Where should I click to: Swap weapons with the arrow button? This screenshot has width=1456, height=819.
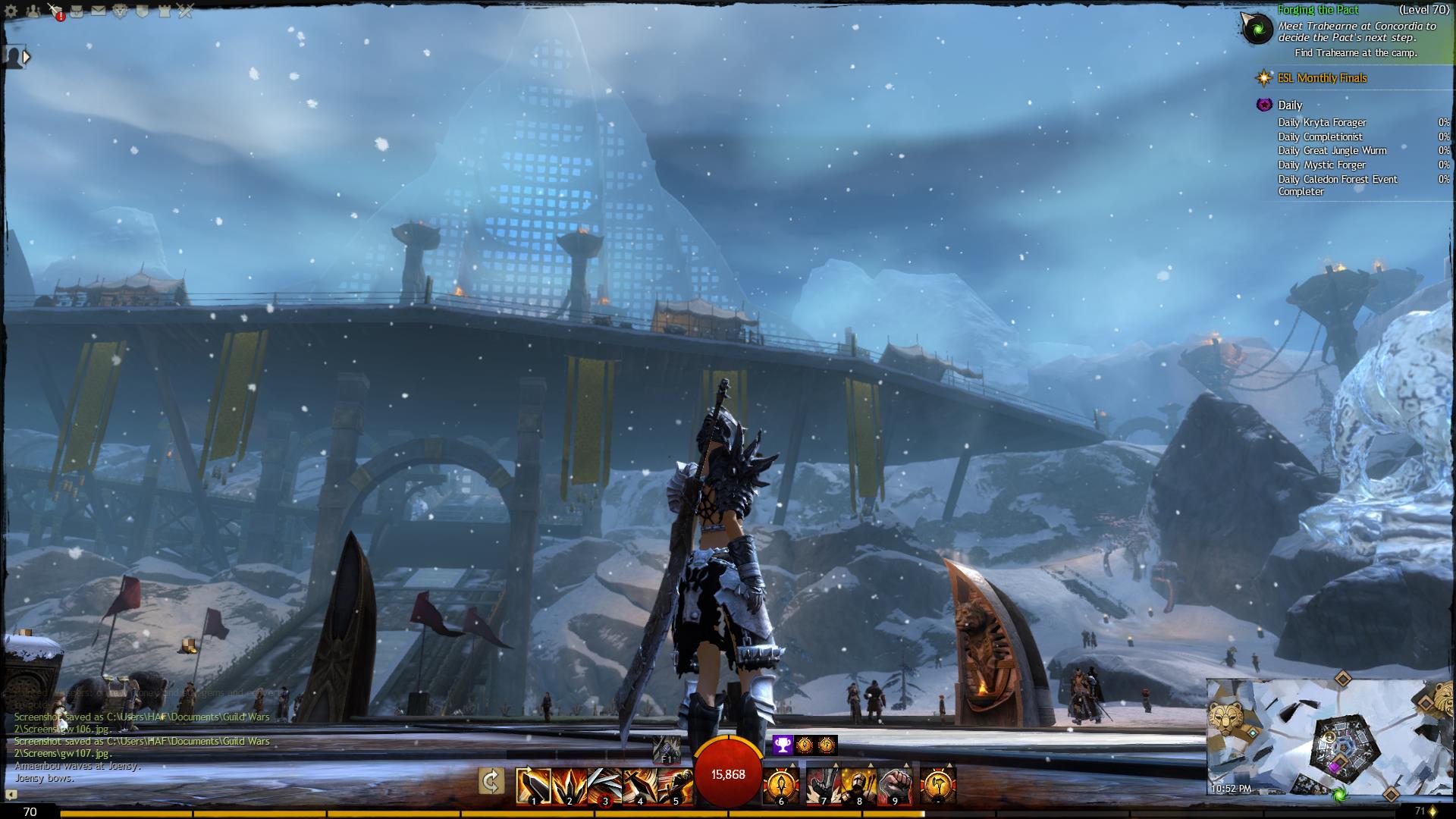pyautogui.click(x=491, y=781)
